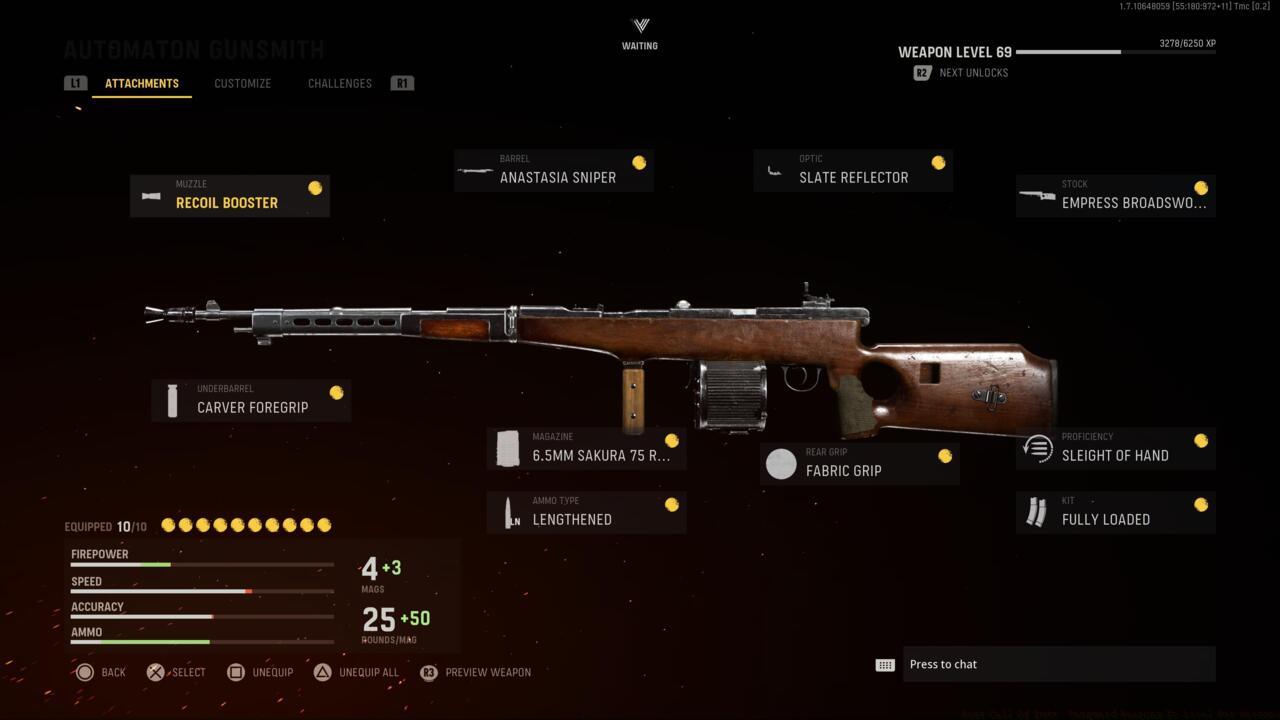Choose the Sleight of Hand proficiency slot
1280x720 pixels.
1115,448
